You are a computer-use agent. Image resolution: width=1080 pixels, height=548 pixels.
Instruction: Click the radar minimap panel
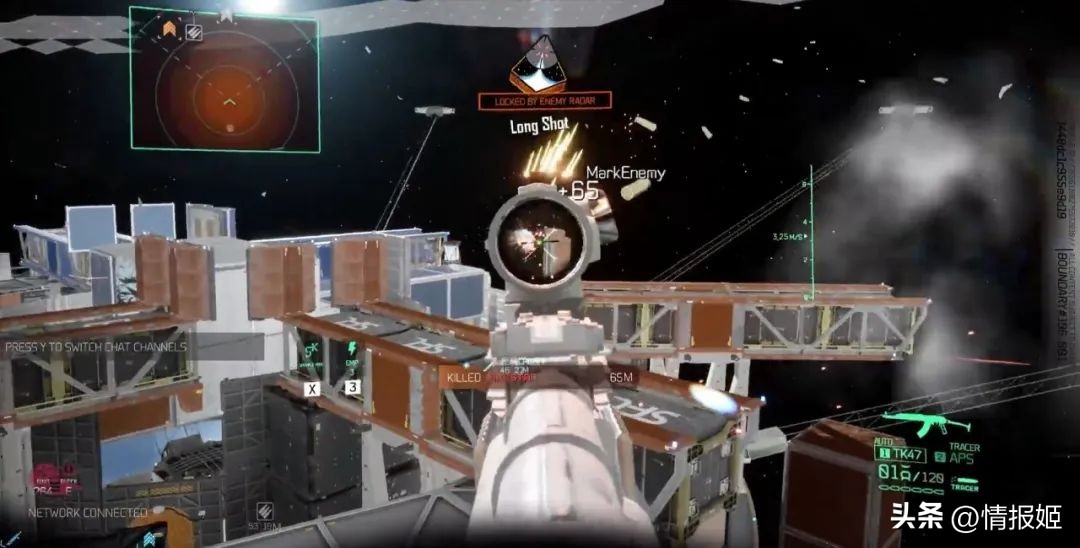[x=224, y=81]
